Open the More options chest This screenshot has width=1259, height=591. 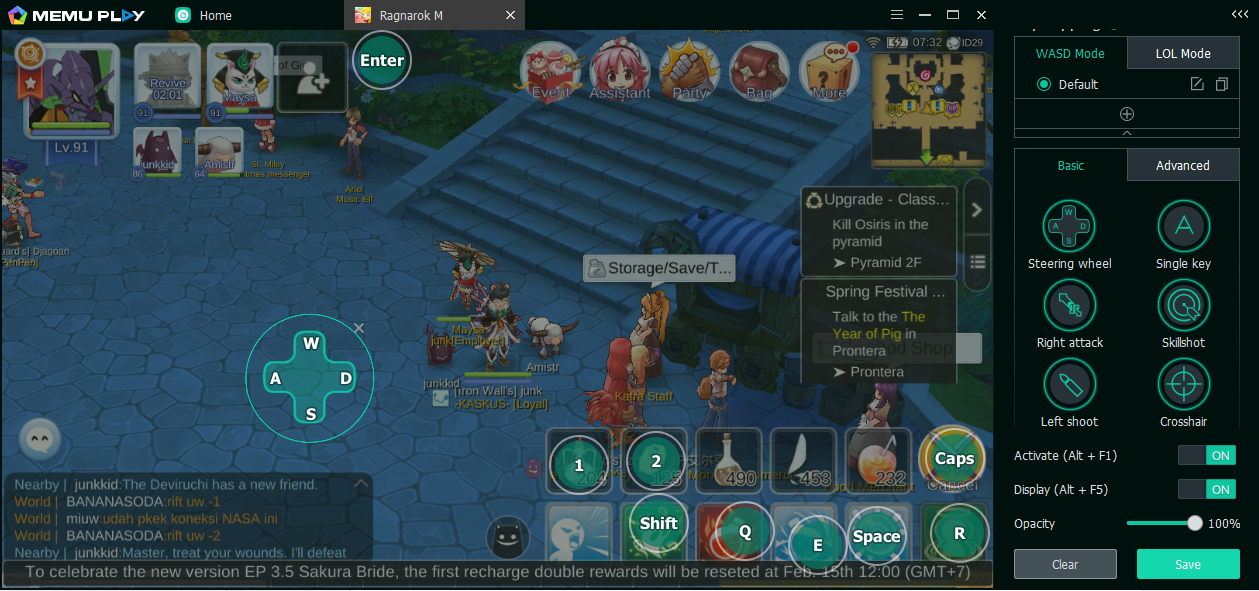point(829,70)
